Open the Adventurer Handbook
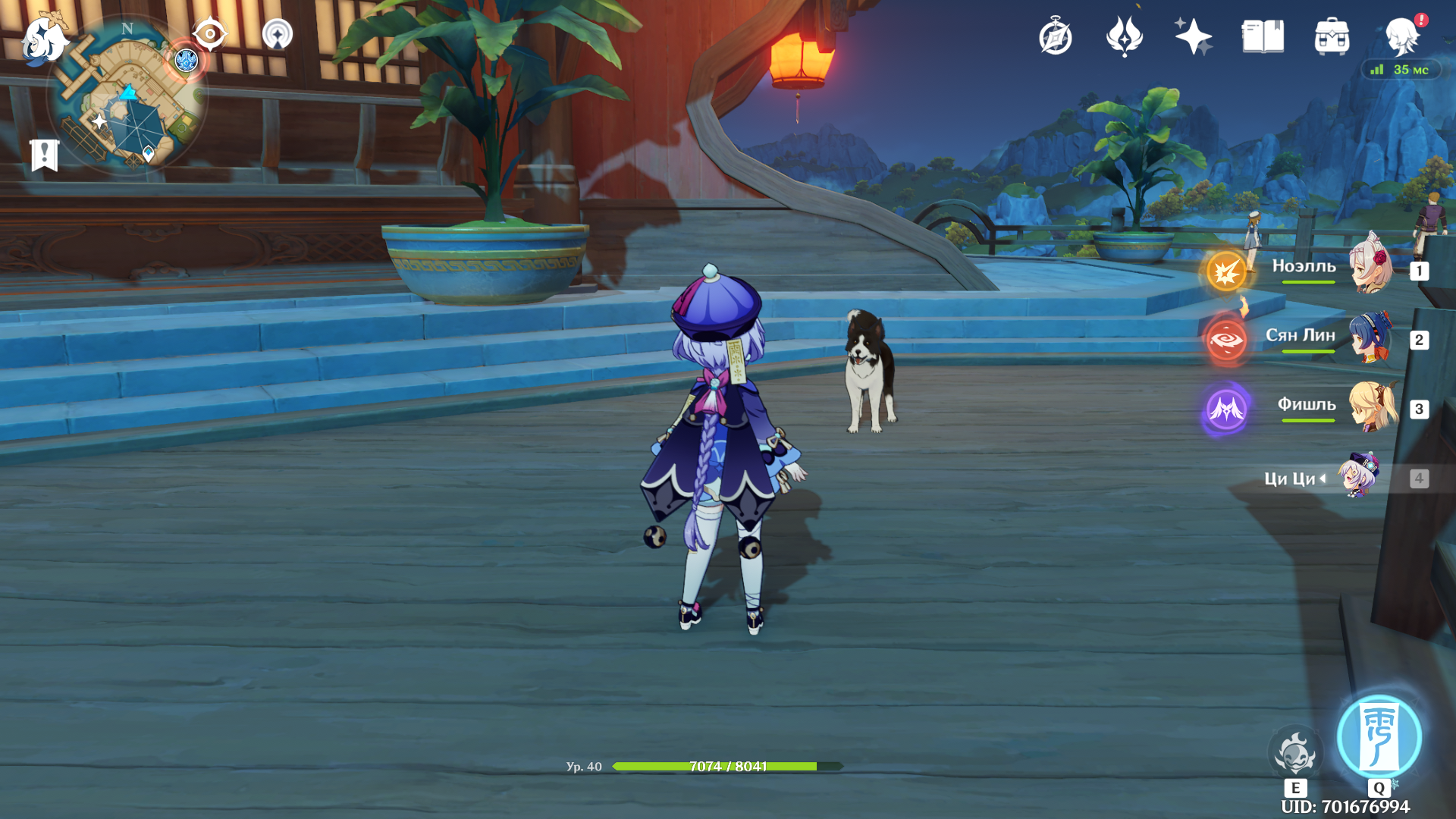 click(x=1263, y=36)
